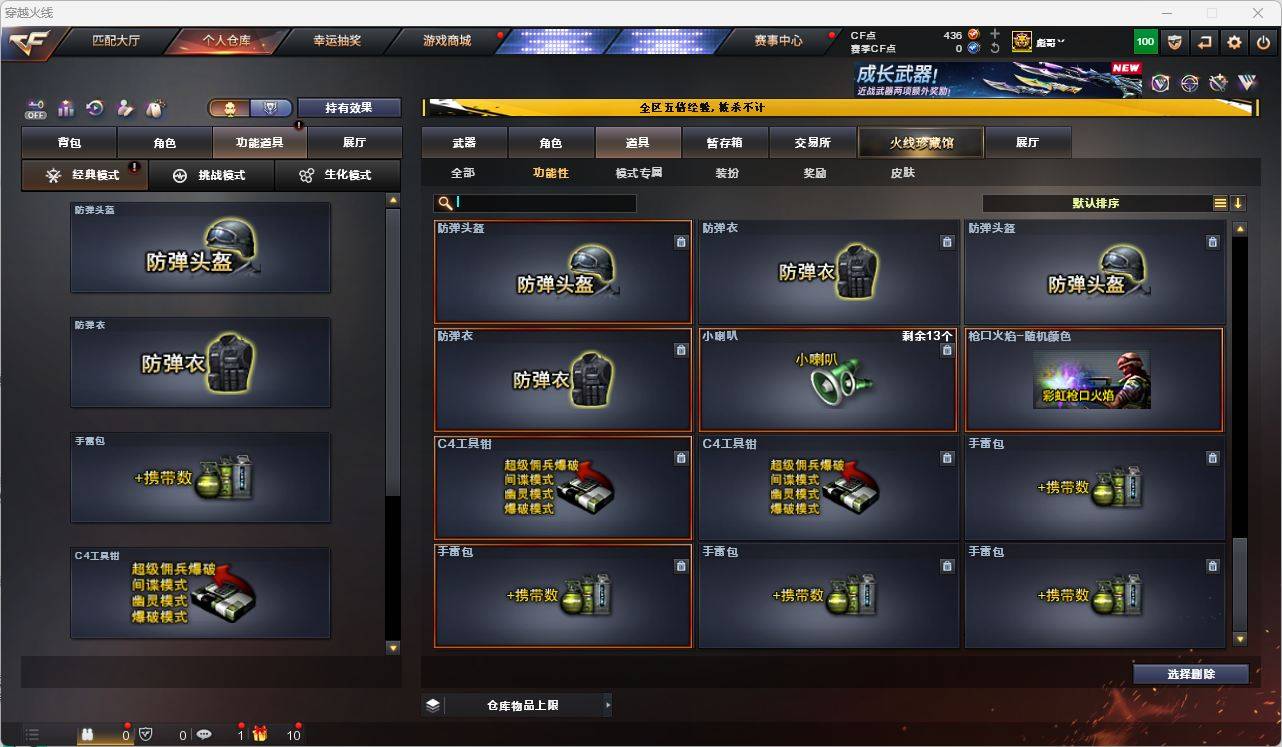This screenshot has width=1282, height=747.
Task: Click the plus icon to recharge CF点
Action: coord(994,33)
